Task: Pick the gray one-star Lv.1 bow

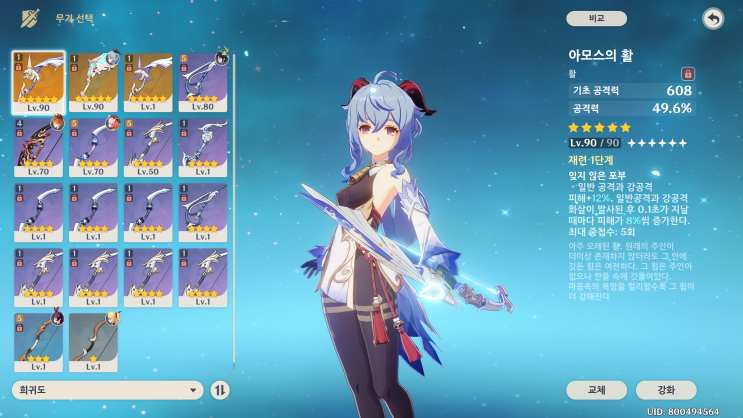Action: tap(94, 342)
